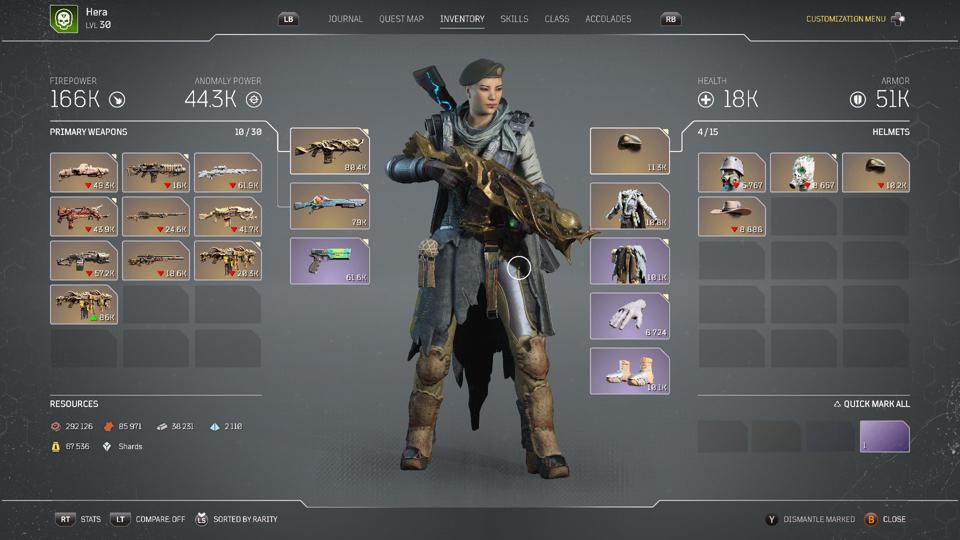Select the cowboy hat helmet
The height and width of the screenshot is (540, 960).
732,216
